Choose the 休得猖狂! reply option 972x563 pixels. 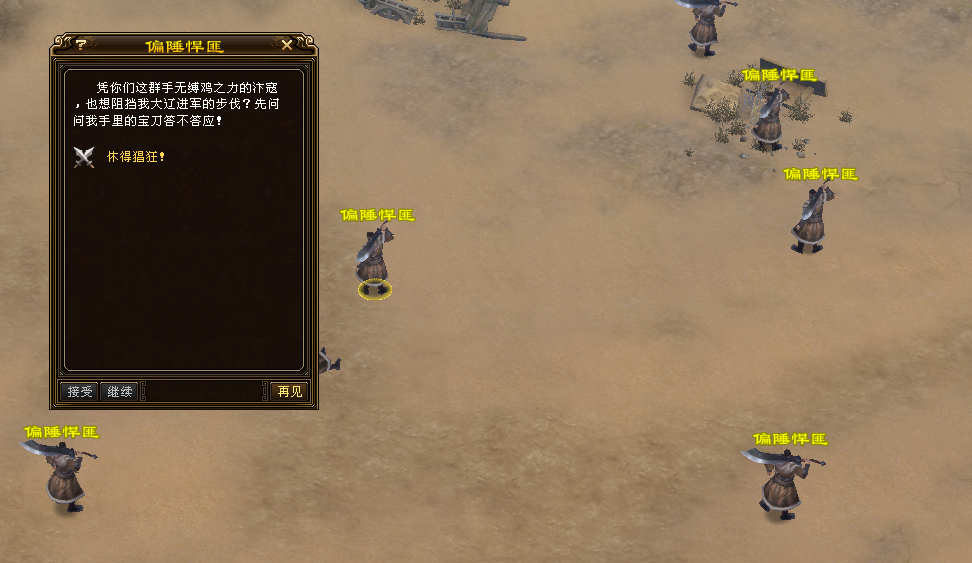coord(135,157)
